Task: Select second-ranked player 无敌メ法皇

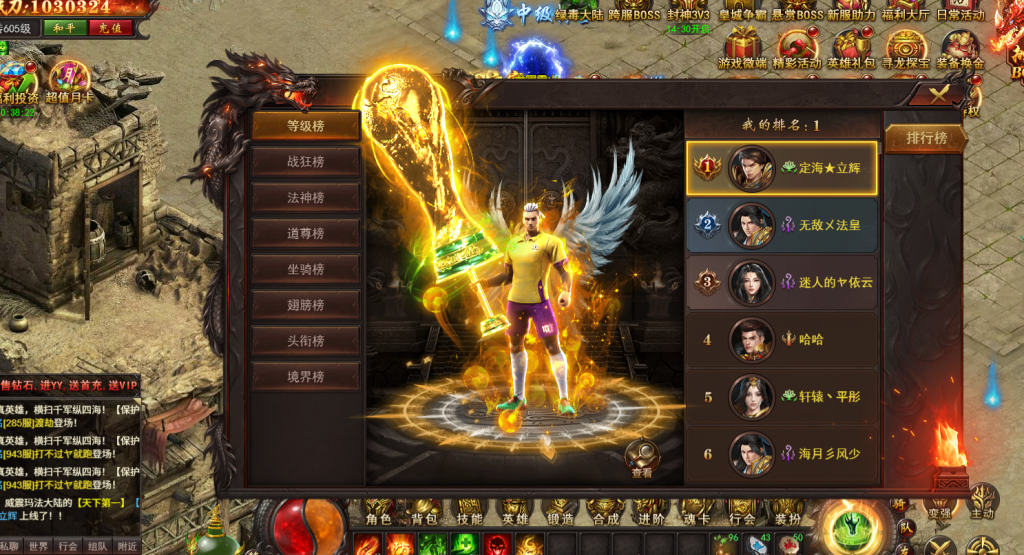Action: point(781,225)
